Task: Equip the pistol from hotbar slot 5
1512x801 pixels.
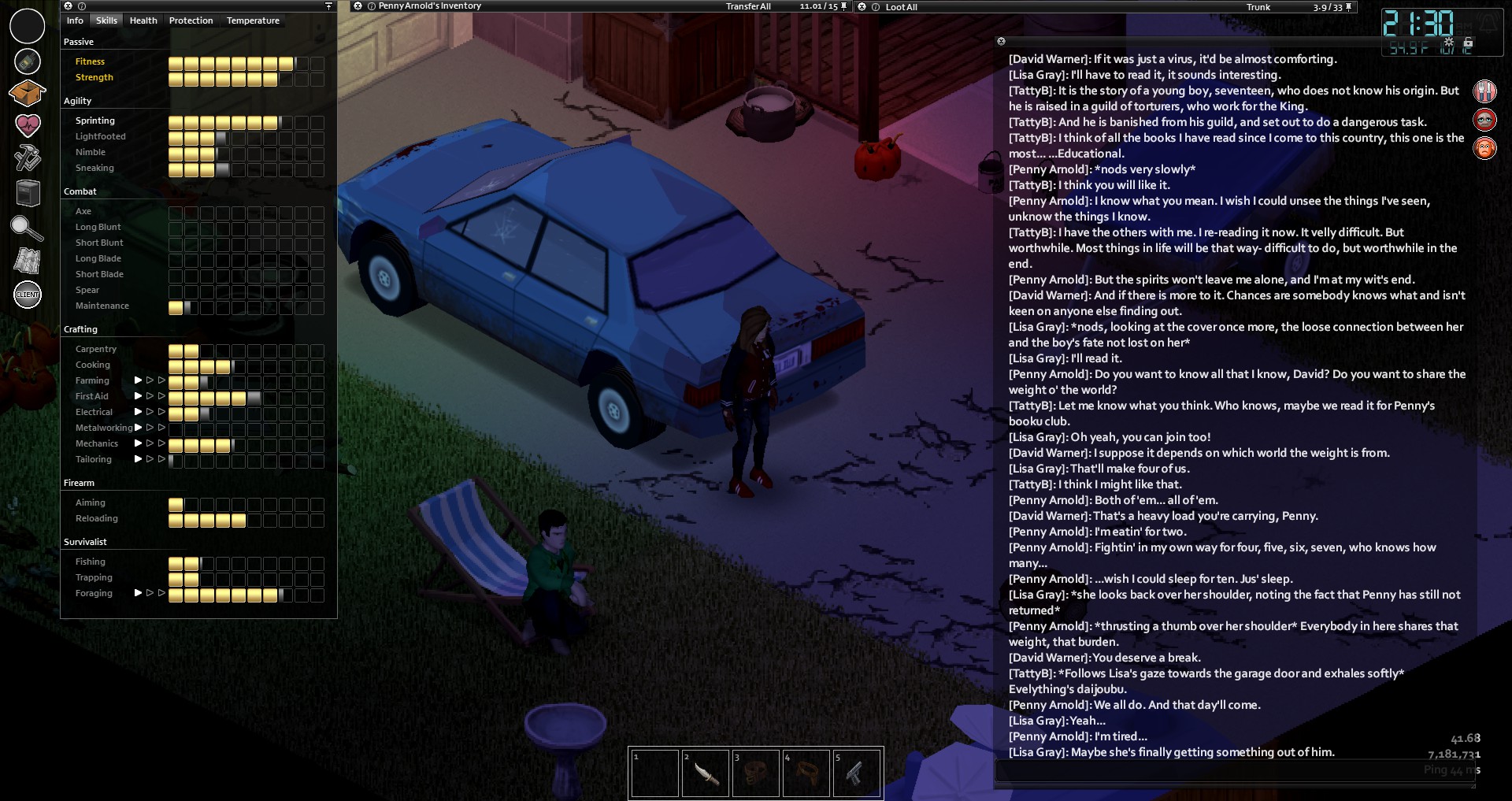Action: point(856,773)
